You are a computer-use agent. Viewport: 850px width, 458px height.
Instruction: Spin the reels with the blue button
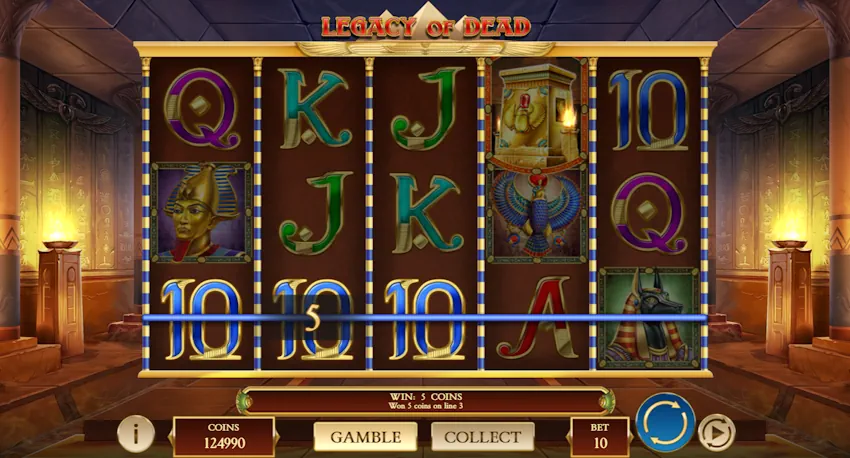click(x=665, y=424)
